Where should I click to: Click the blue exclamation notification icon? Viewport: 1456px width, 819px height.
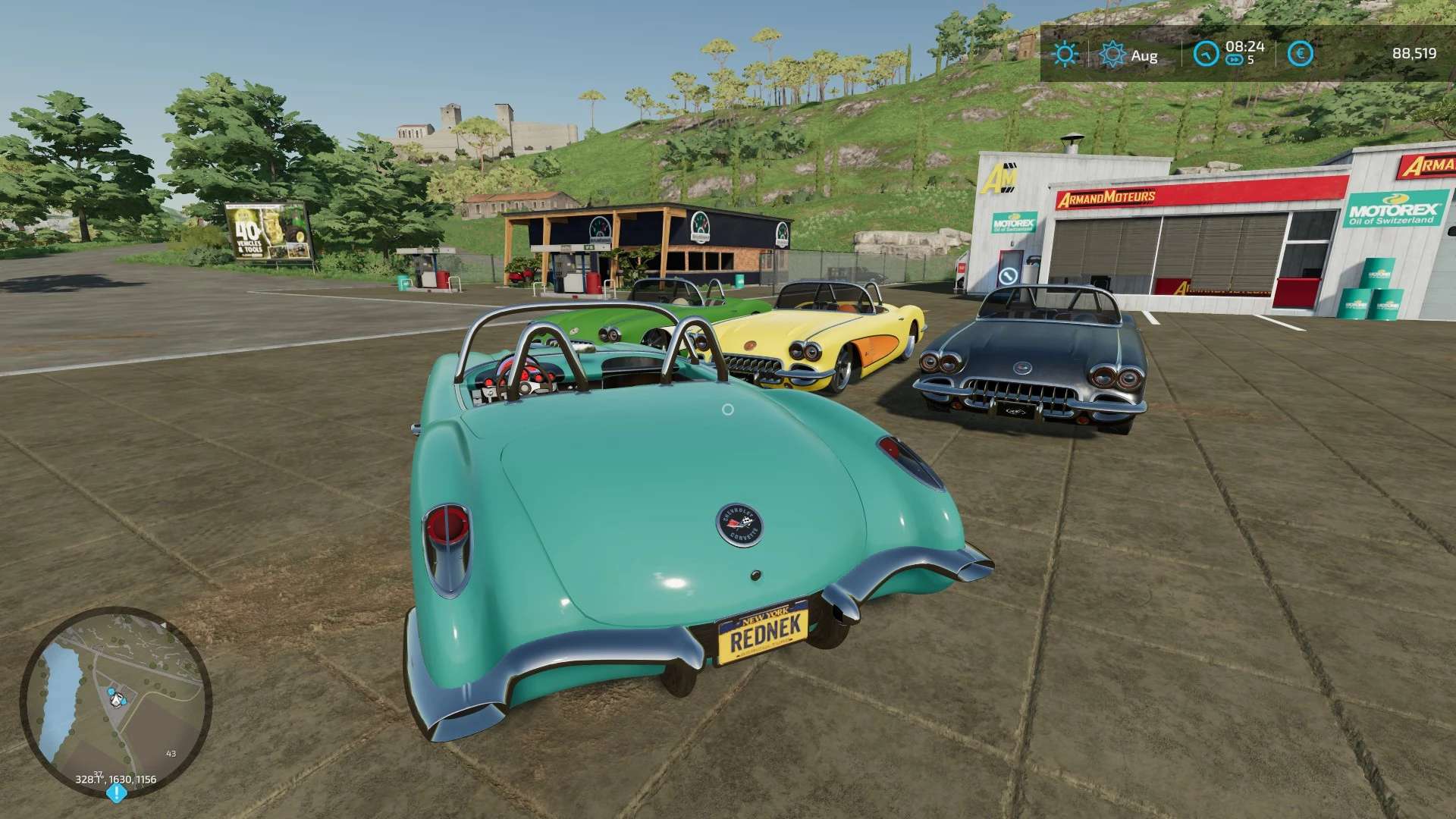point(116,793)
